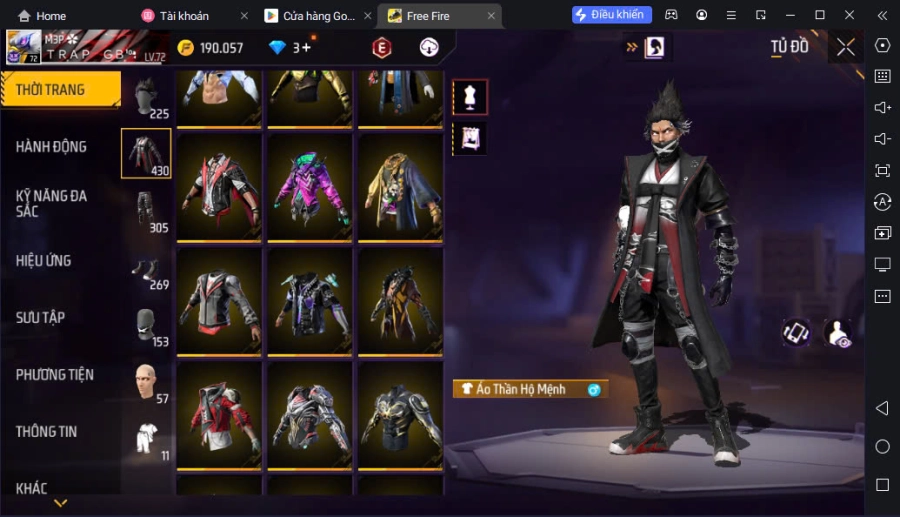Select the pants subcategory showing 305
This screenshot has width=900, height=517.
(146, 210)
